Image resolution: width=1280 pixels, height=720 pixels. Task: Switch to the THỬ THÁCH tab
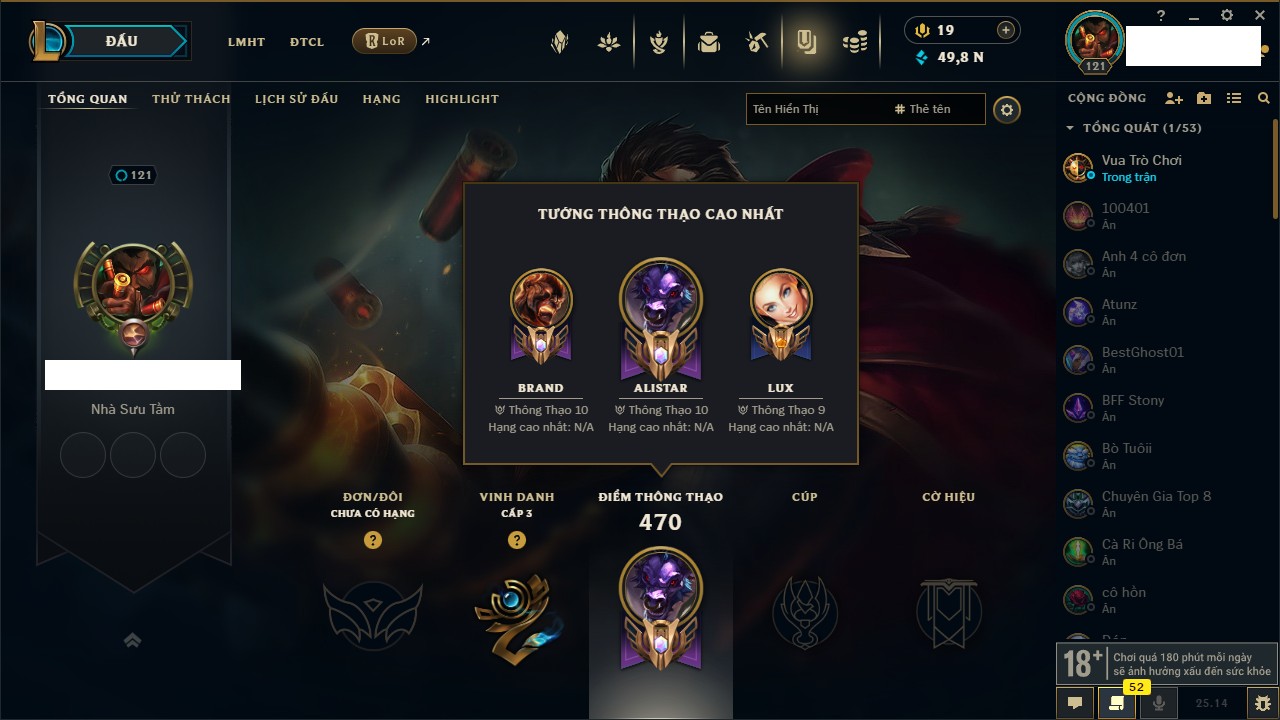click(191, 99)
